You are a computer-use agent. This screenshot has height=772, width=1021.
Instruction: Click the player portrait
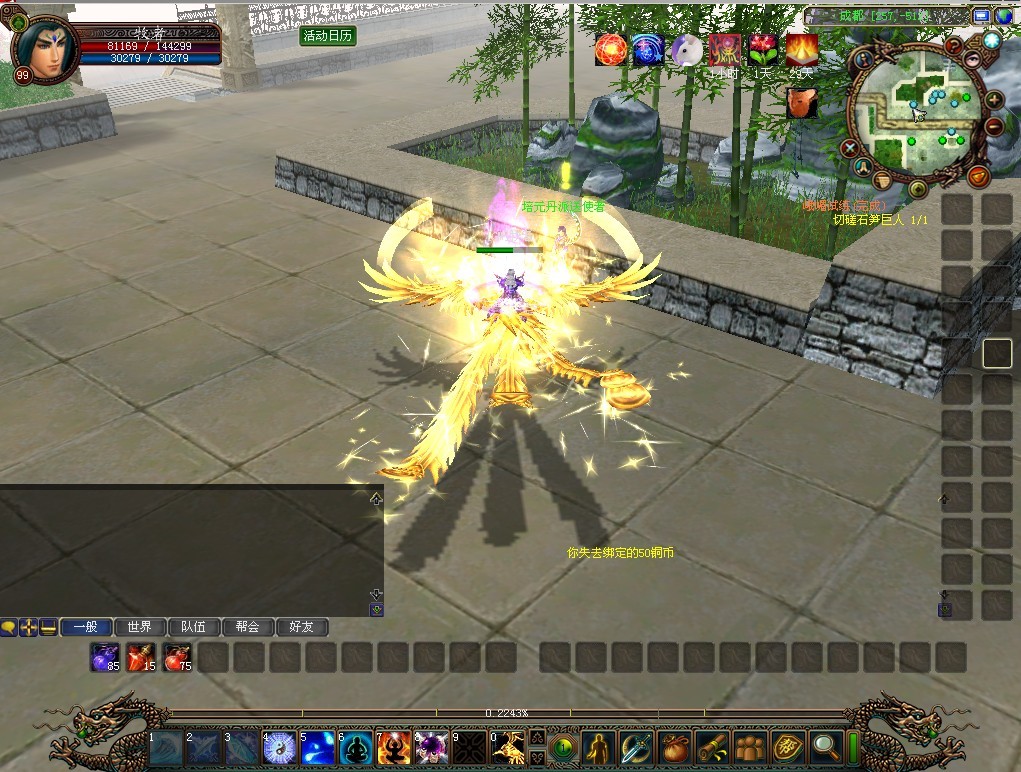45,48
